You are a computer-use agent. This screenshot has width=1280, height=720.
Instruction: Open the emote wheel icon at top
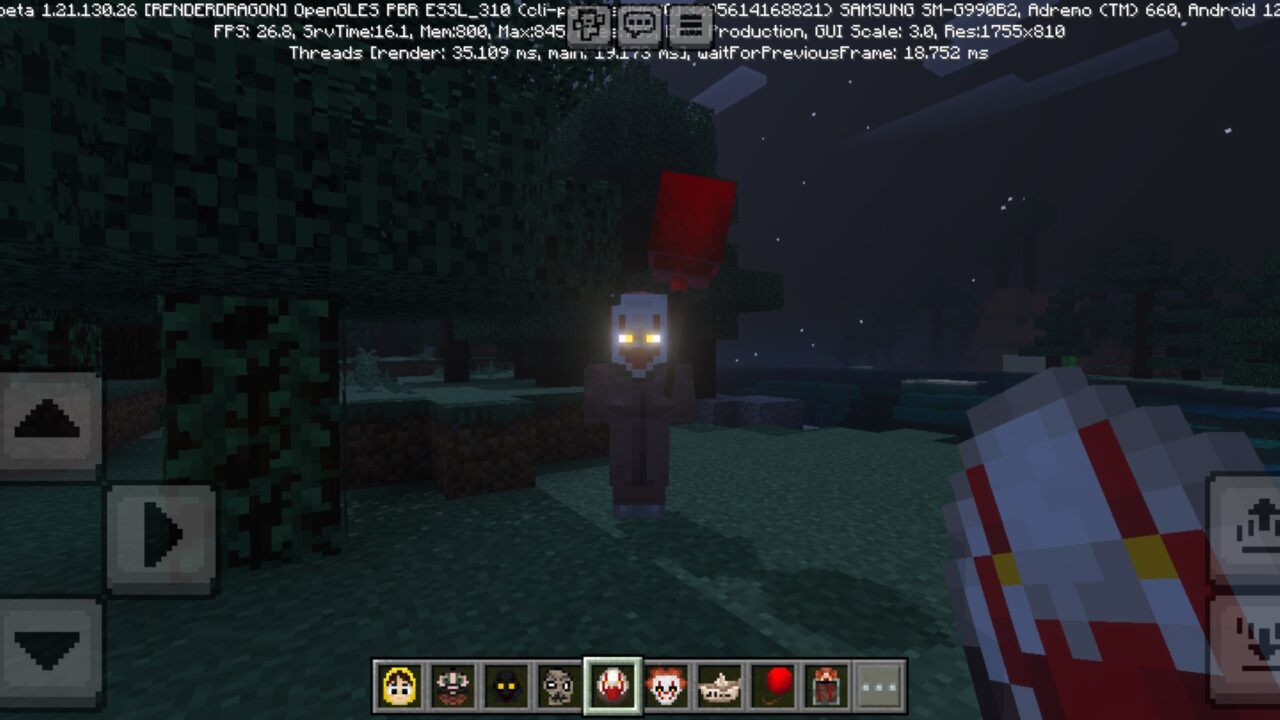pyautogui.click(x=589, y=24)
